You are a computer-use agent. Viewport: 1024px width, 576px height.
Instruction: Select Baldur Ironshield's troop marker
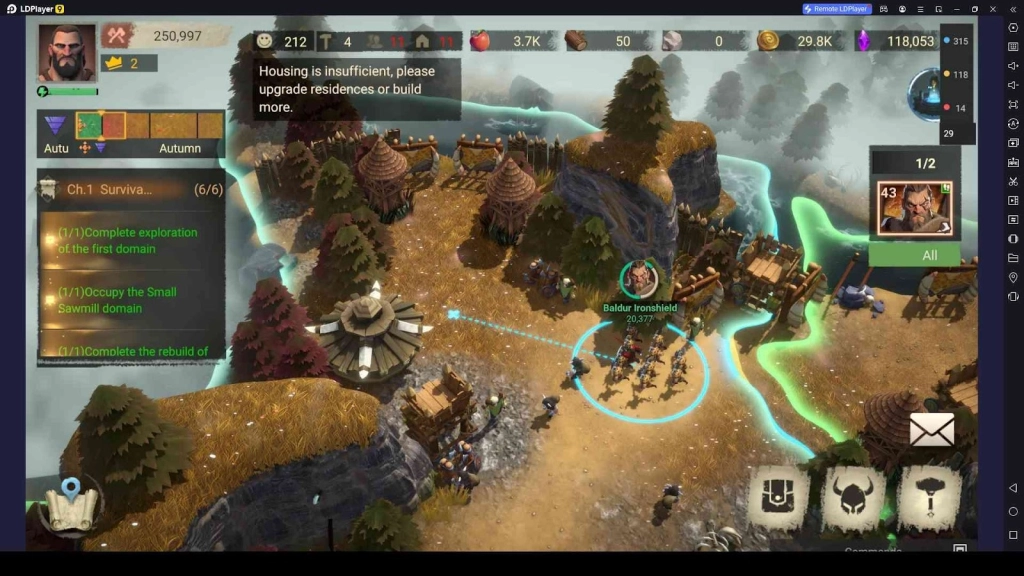[x=639, y=279]
